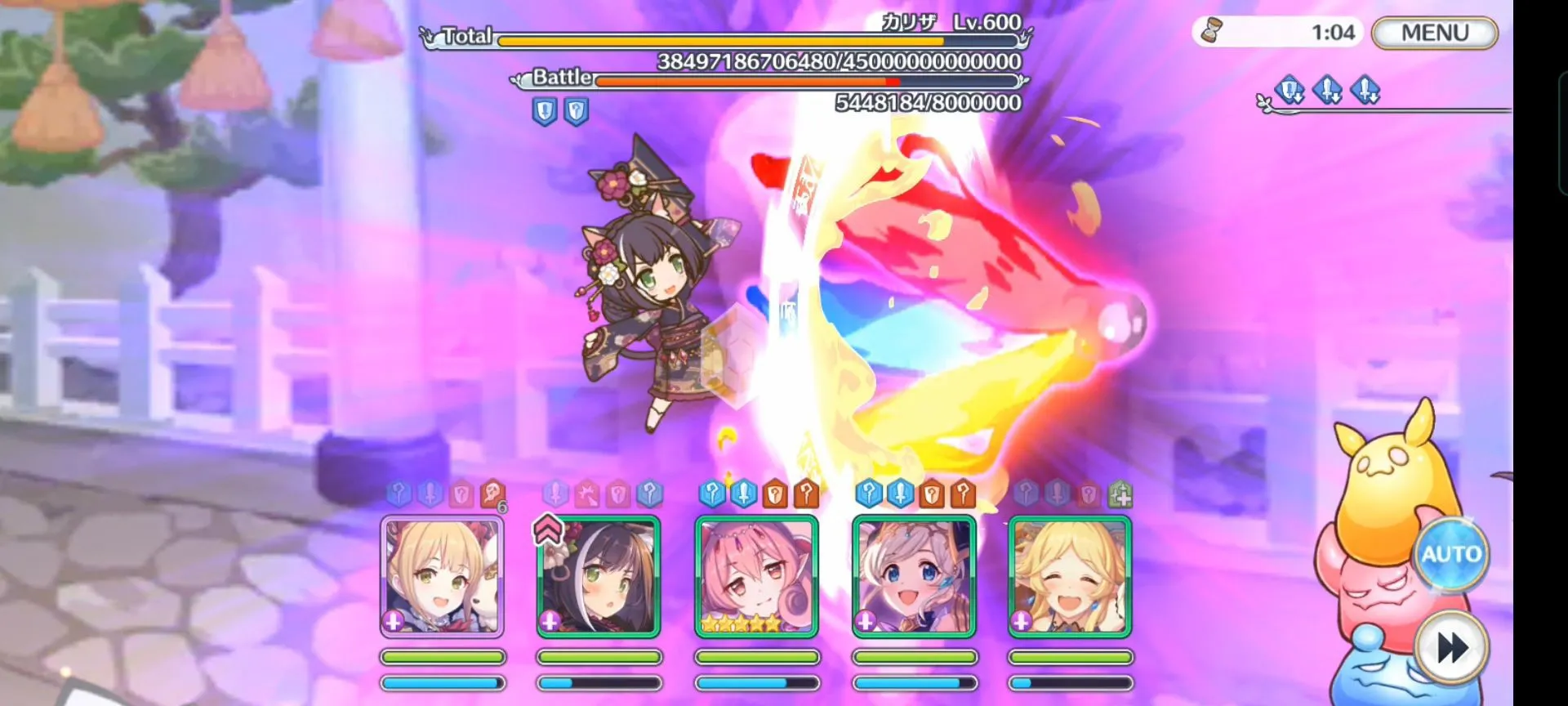
Task: Tap the fast-forward speed button
Action: point(1452,649)
